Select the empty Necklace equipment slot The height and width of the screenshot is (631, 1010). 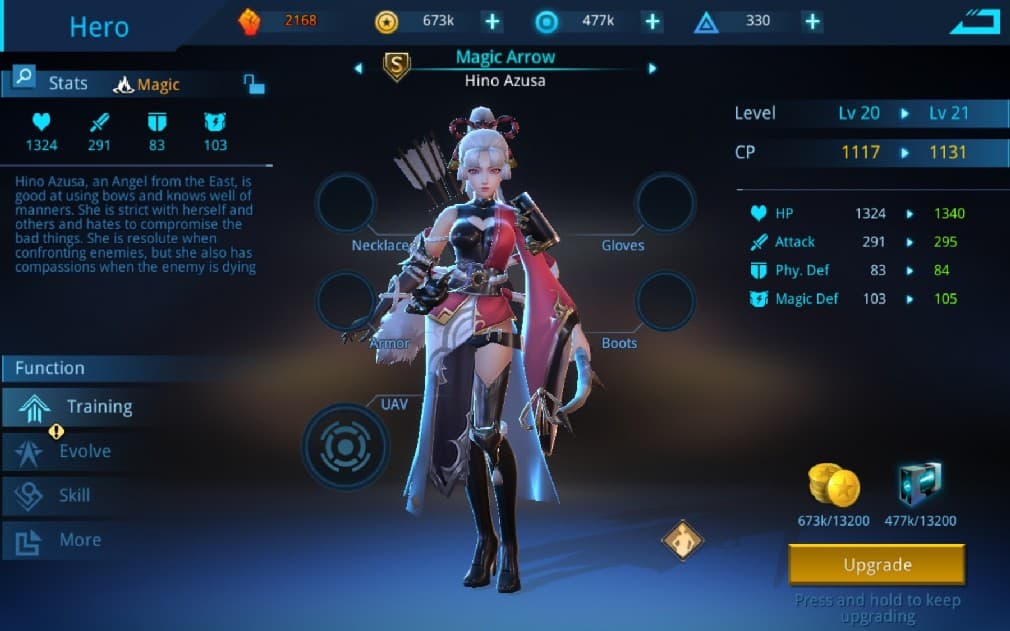(346, 203)
